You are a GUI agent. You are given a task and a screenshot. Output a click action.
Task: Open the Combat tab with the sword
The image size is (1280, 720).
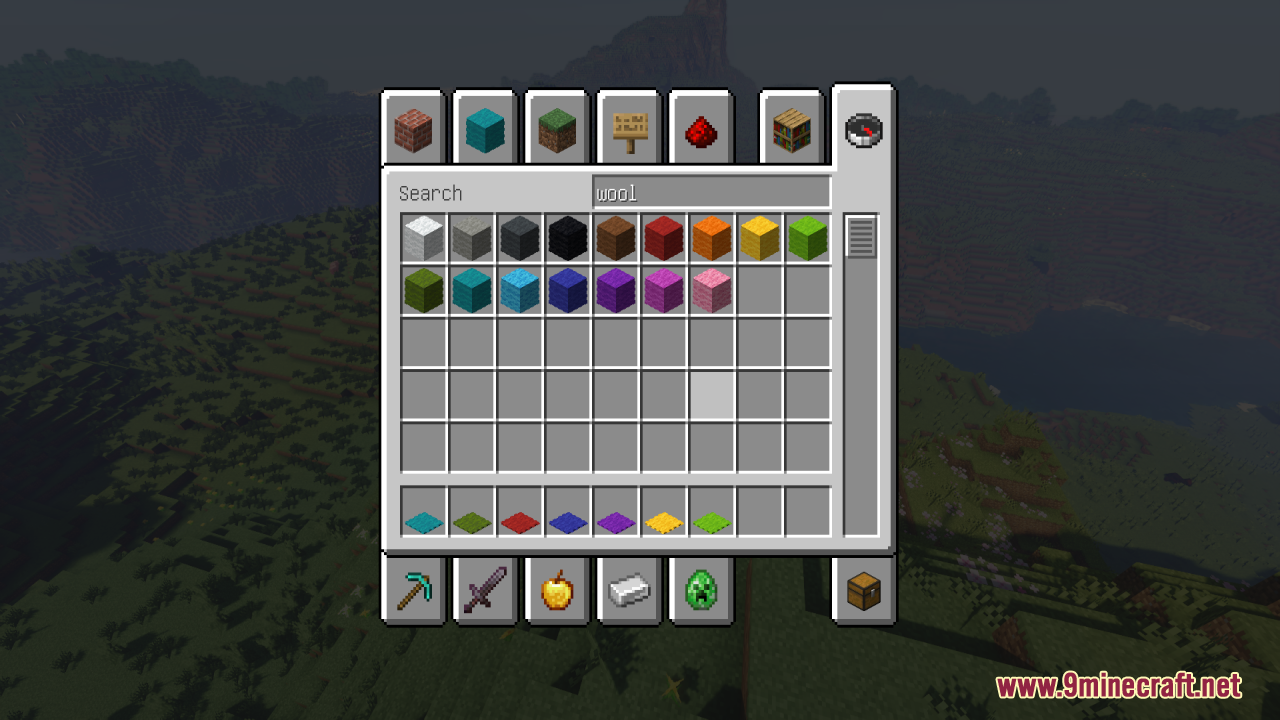(x=484, y=590)
